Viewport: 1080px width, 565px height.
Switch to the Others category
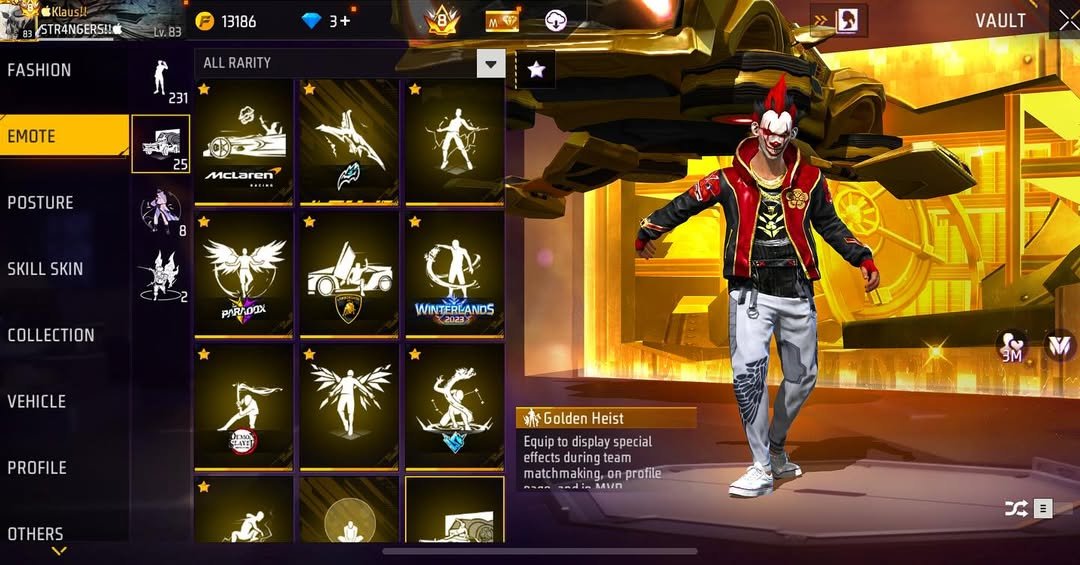click(x=36, y=533)
